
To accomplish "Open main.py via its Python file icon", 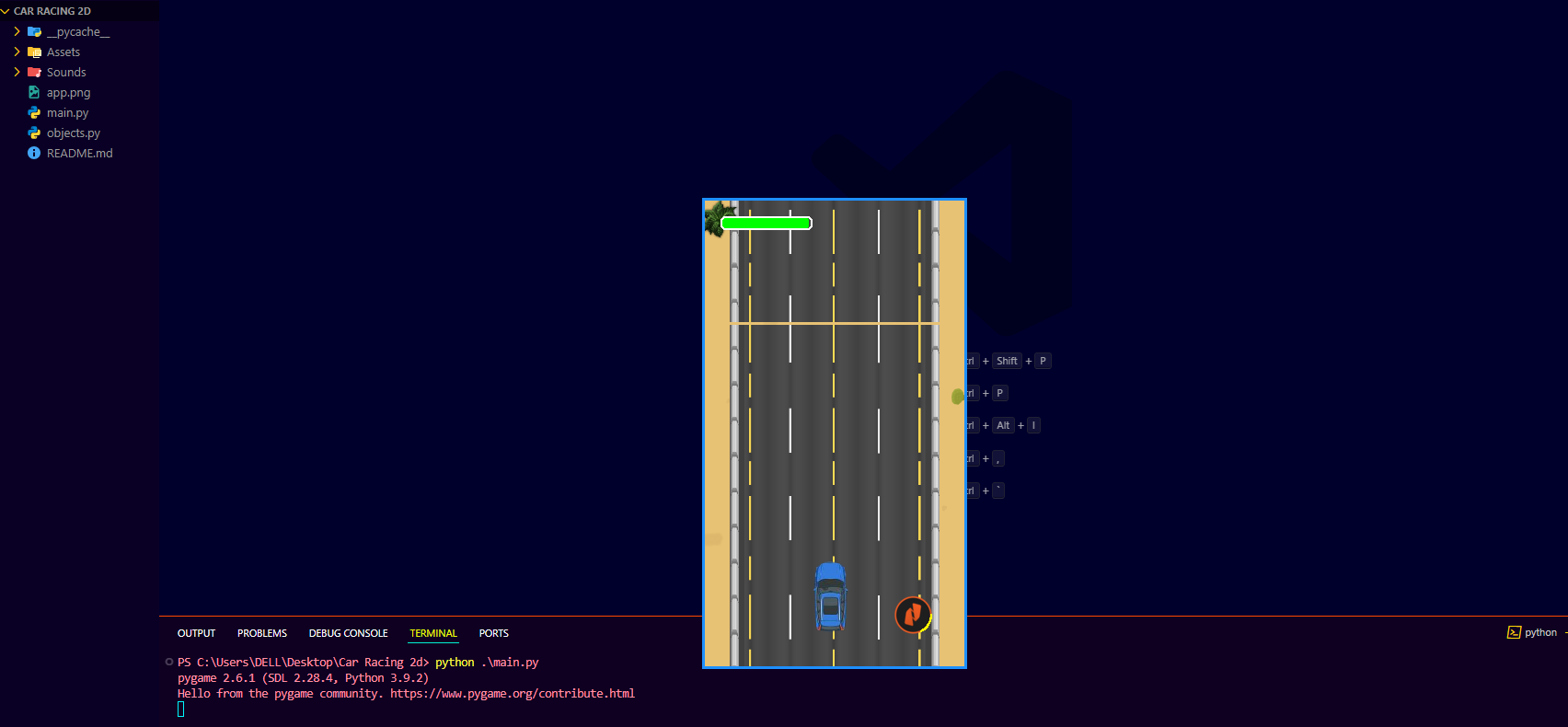I will [x=33, y=112].
